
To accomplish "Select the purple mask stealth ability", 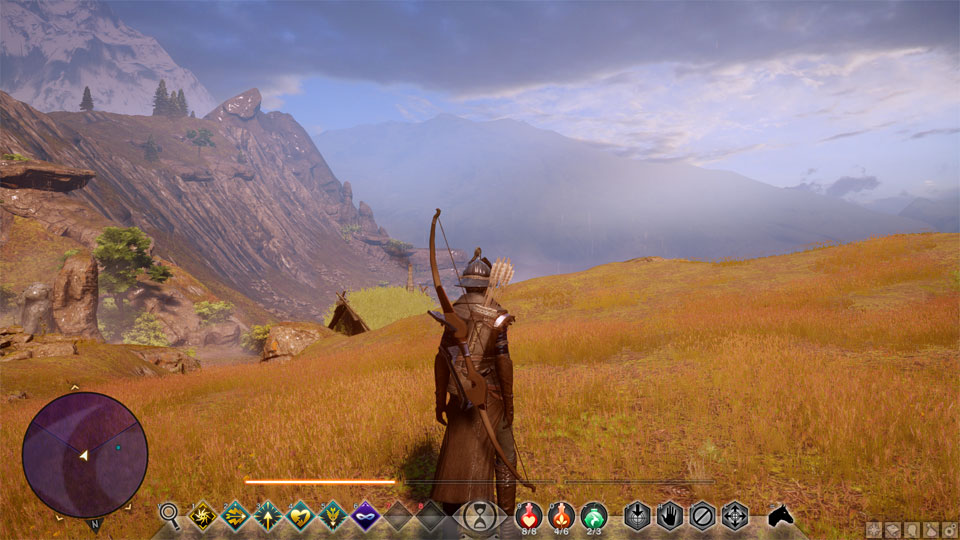I will click(x=365, y=515).
